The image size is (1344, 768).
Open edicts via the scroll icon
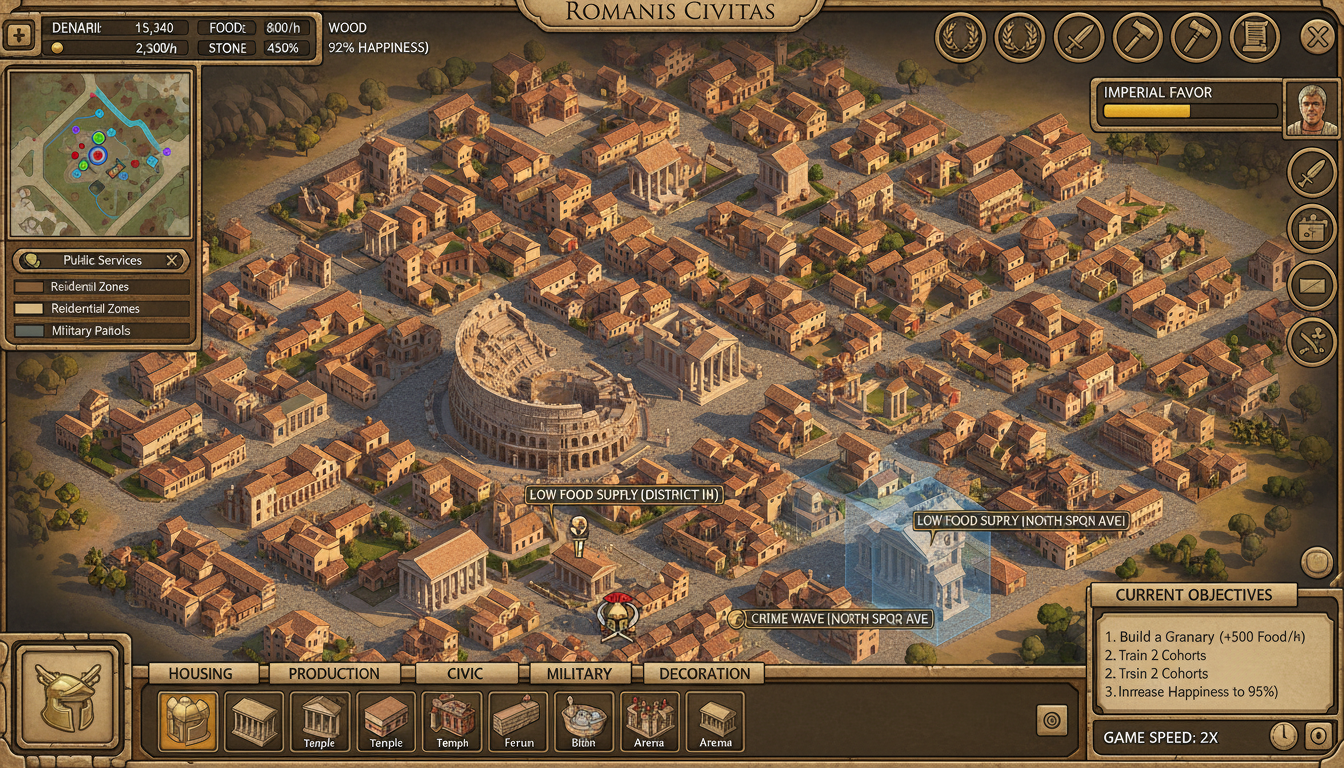pyautogui.click(x=1256, y=38)
